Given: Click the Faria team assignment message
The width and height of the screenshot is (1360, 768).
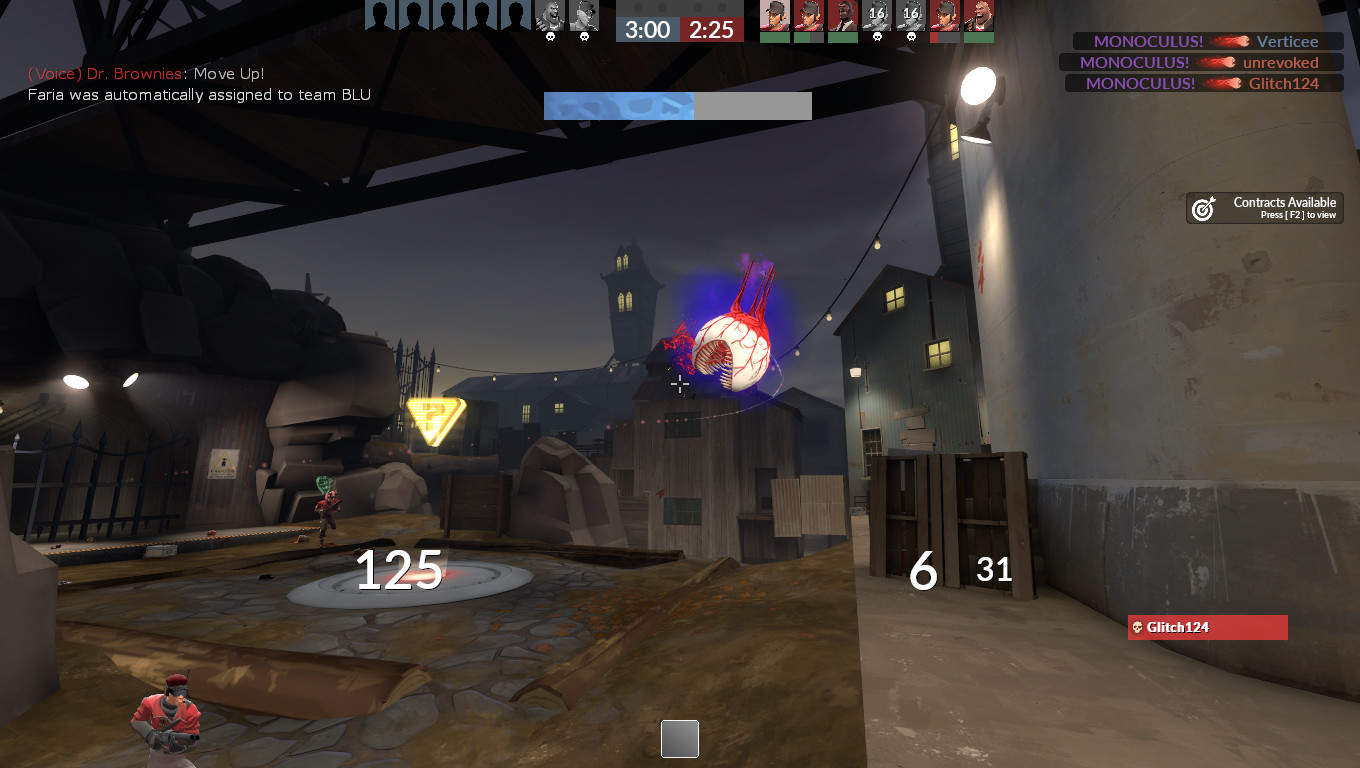Looking at the screenshot, I should 198,95.
